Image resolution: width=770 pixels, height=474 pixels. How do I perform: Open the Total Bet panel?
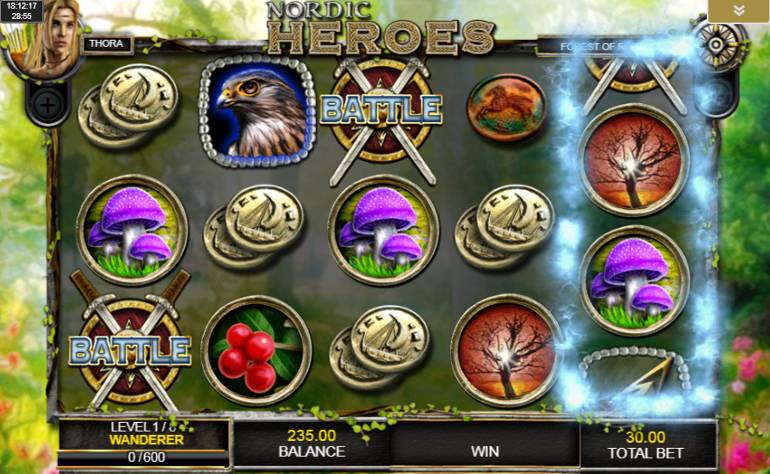coord(646,444)
